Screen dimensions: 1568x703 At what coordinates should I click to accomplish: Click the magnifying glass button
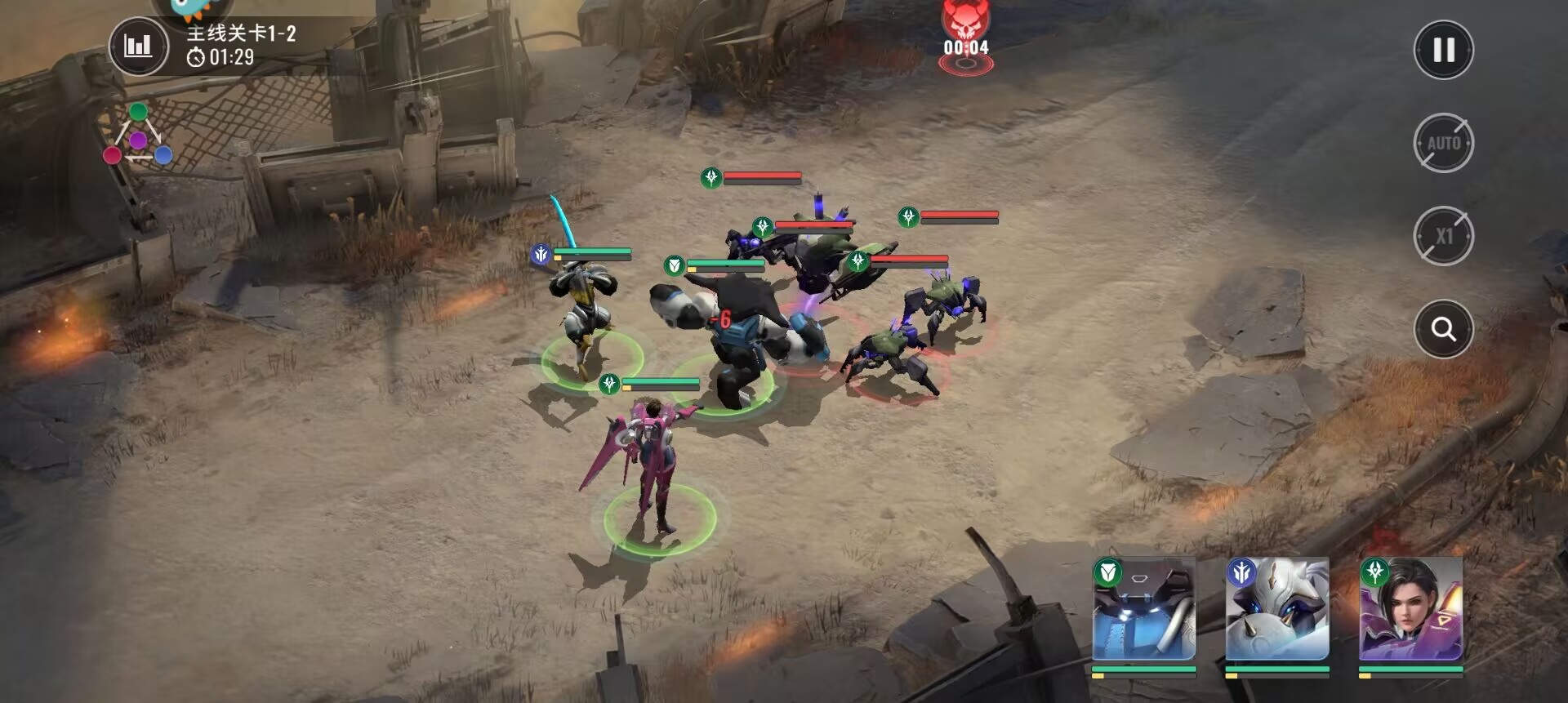(1443, 329)
